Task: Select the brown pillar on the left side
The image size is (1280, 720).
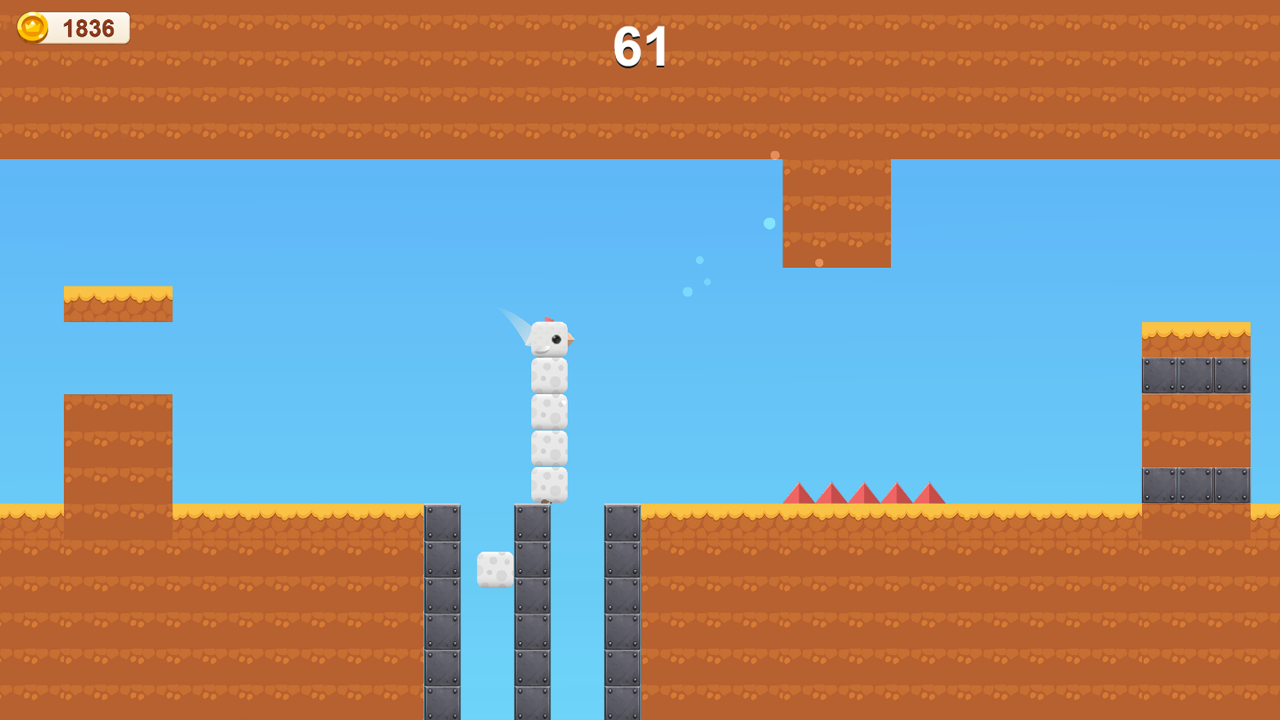Action: pyautogui.click(x=117, y=450)
